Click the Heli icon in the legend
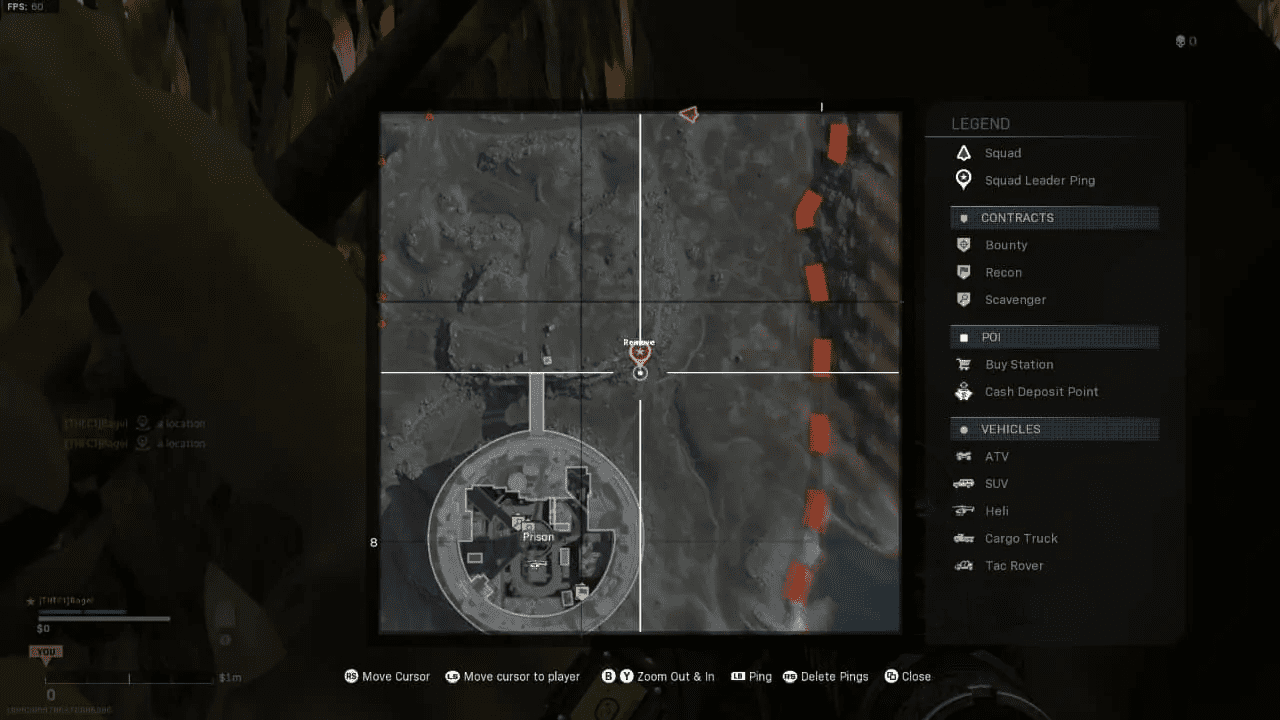This screenshot has height=720, width=1280. tap(963, 510)
